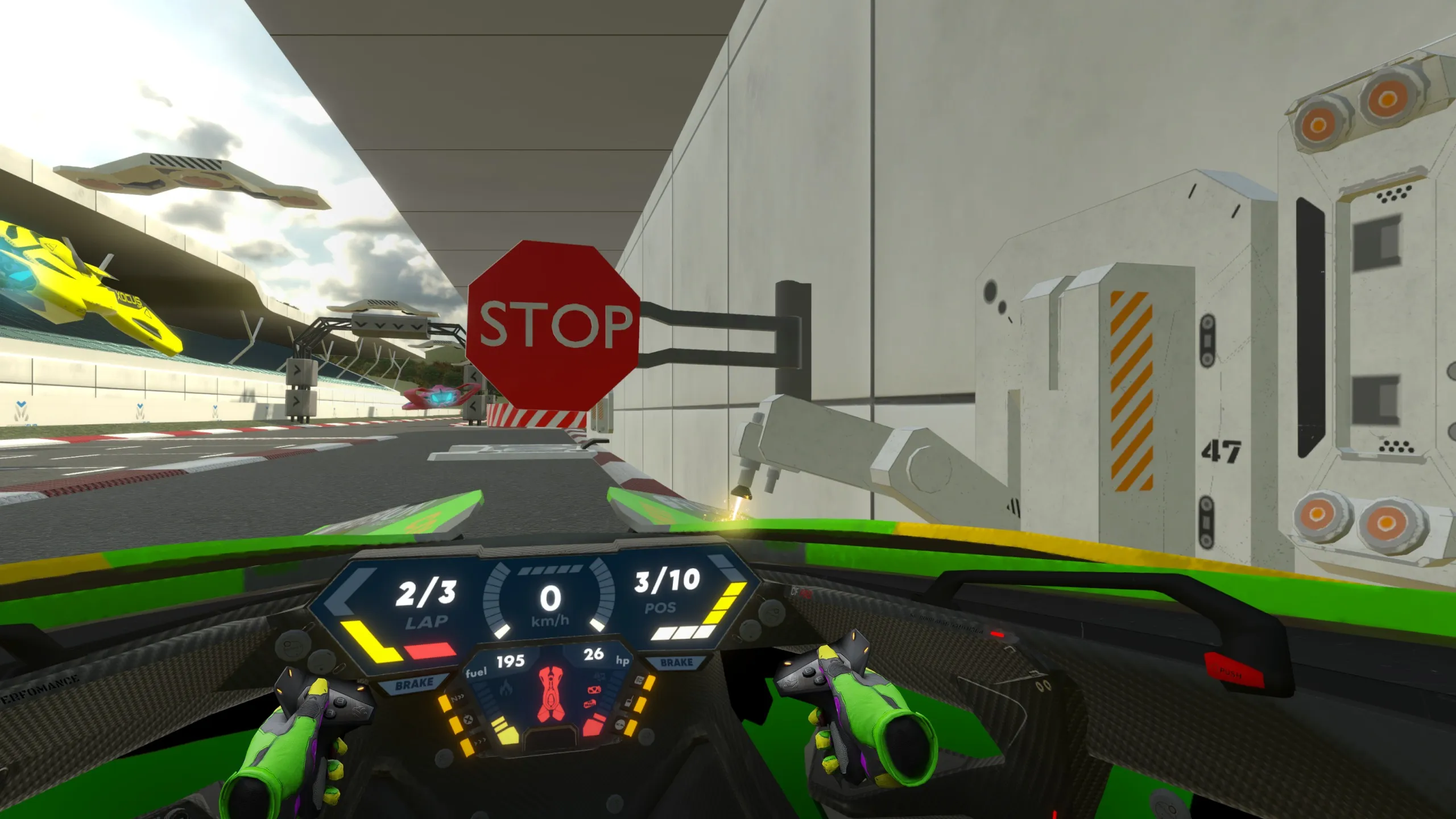Select the triple-chevron dashboard button
This screenshot has width=1456, height=819.
479,742
